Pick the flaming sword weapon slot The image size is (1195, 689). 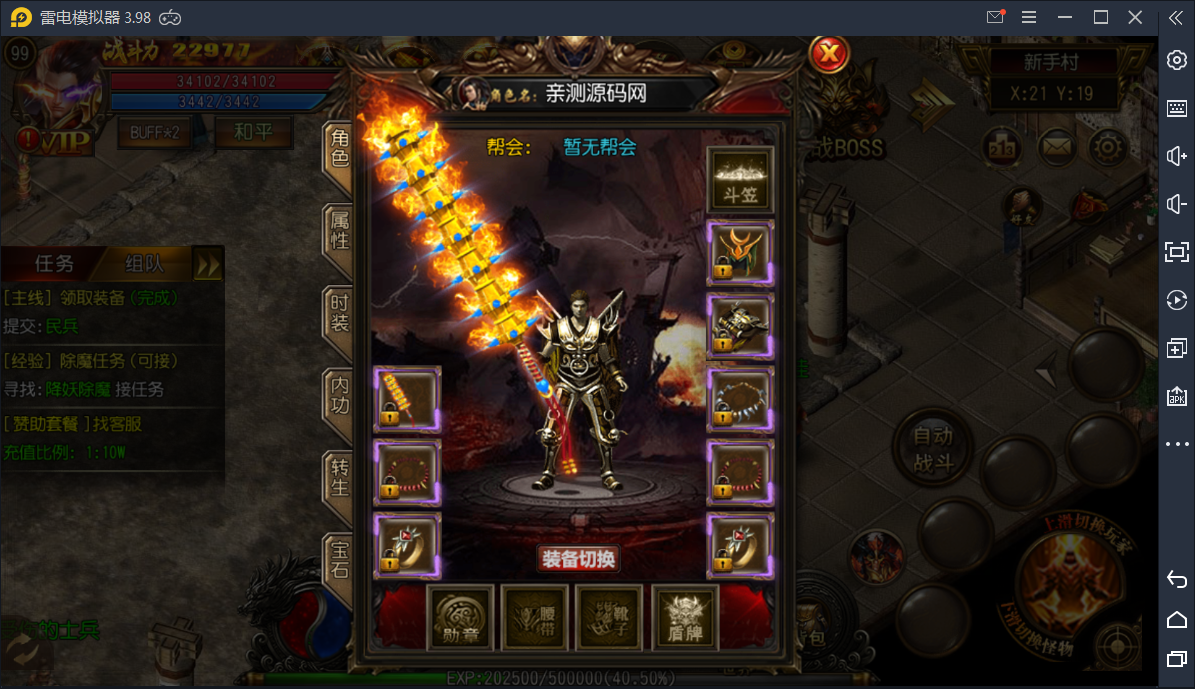point(407,400)
